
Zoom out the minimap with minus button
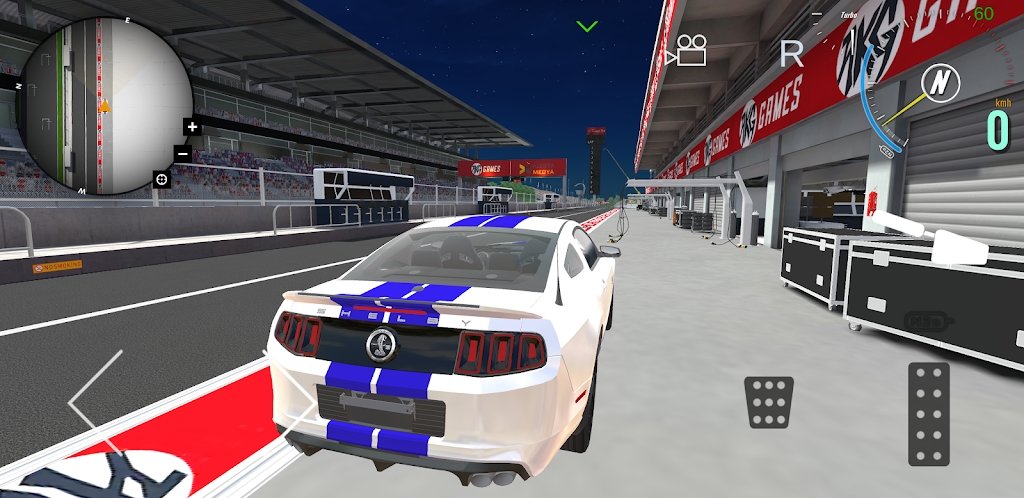click(x=183, y=153)
